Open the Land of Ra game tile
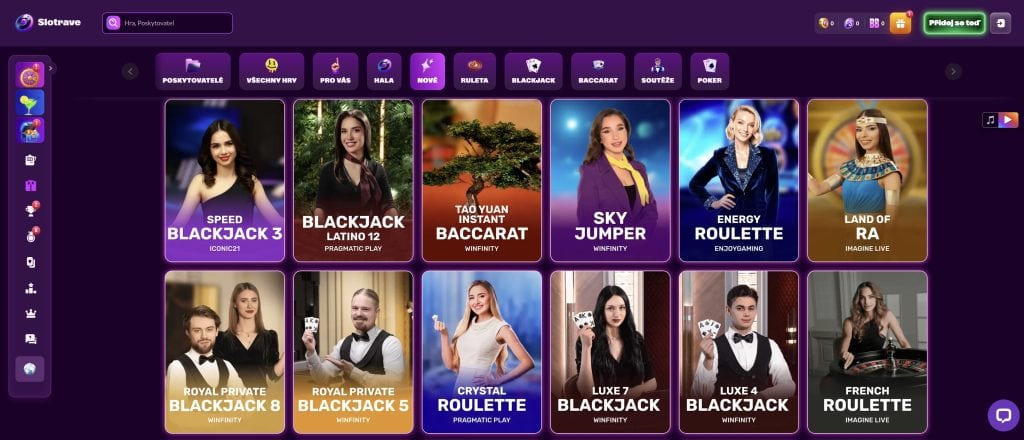Viewport: 1024px width, 440px height. coord(867,180)
